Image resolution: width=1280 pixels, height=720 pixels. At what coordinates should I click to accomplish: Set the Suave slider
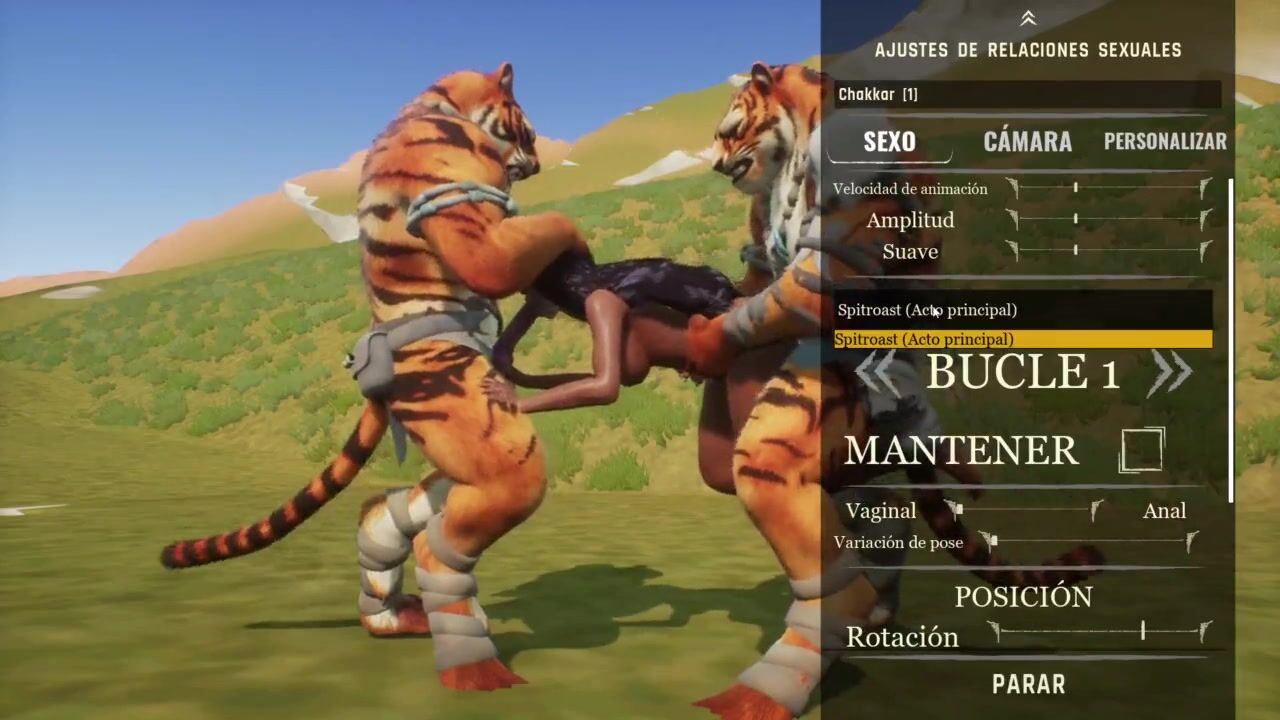coord(1109,250)
